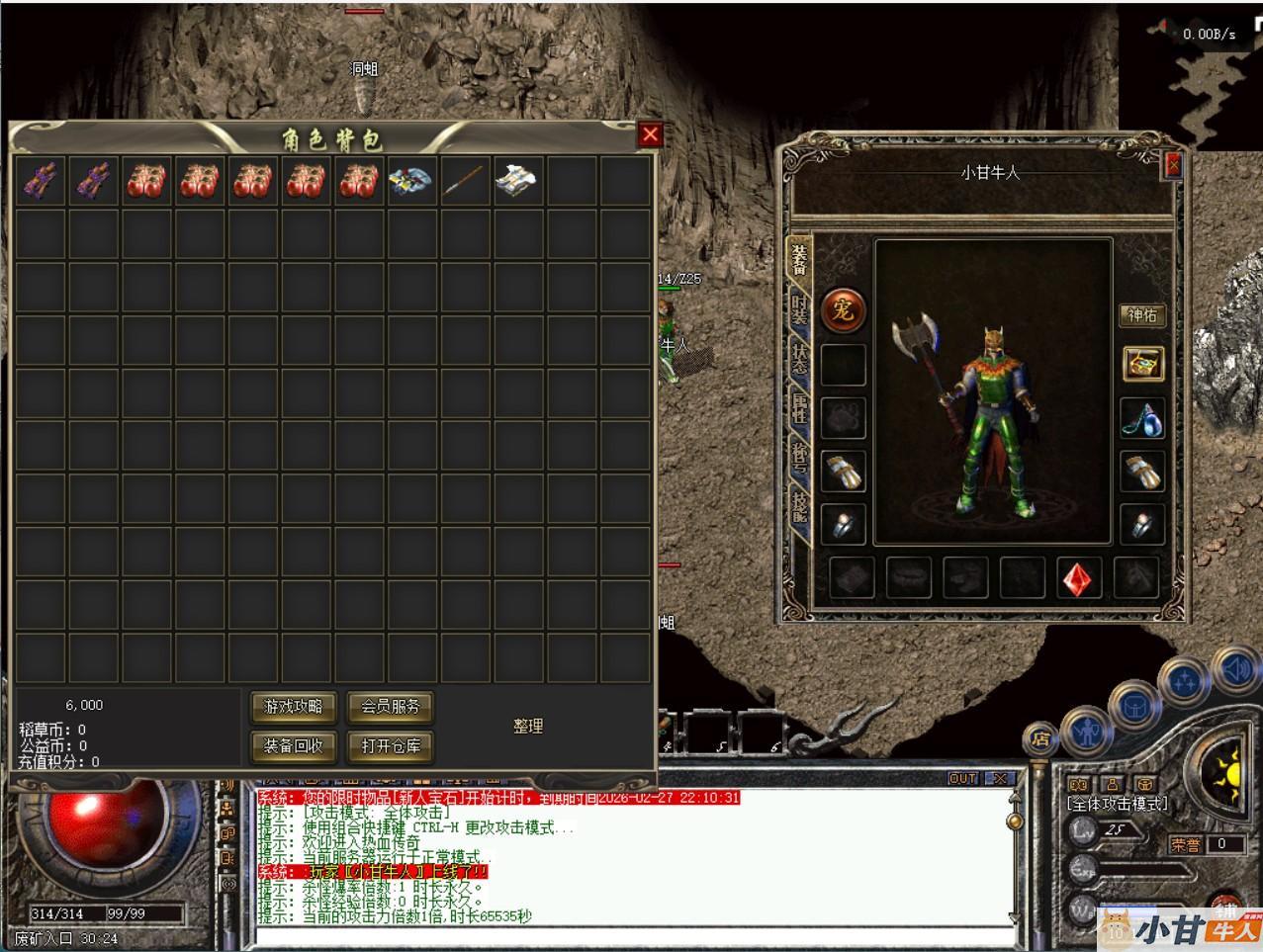Open the treasure chest icon slot
The width and height of the screenshot is (1263, 952).
point(1142,364)
